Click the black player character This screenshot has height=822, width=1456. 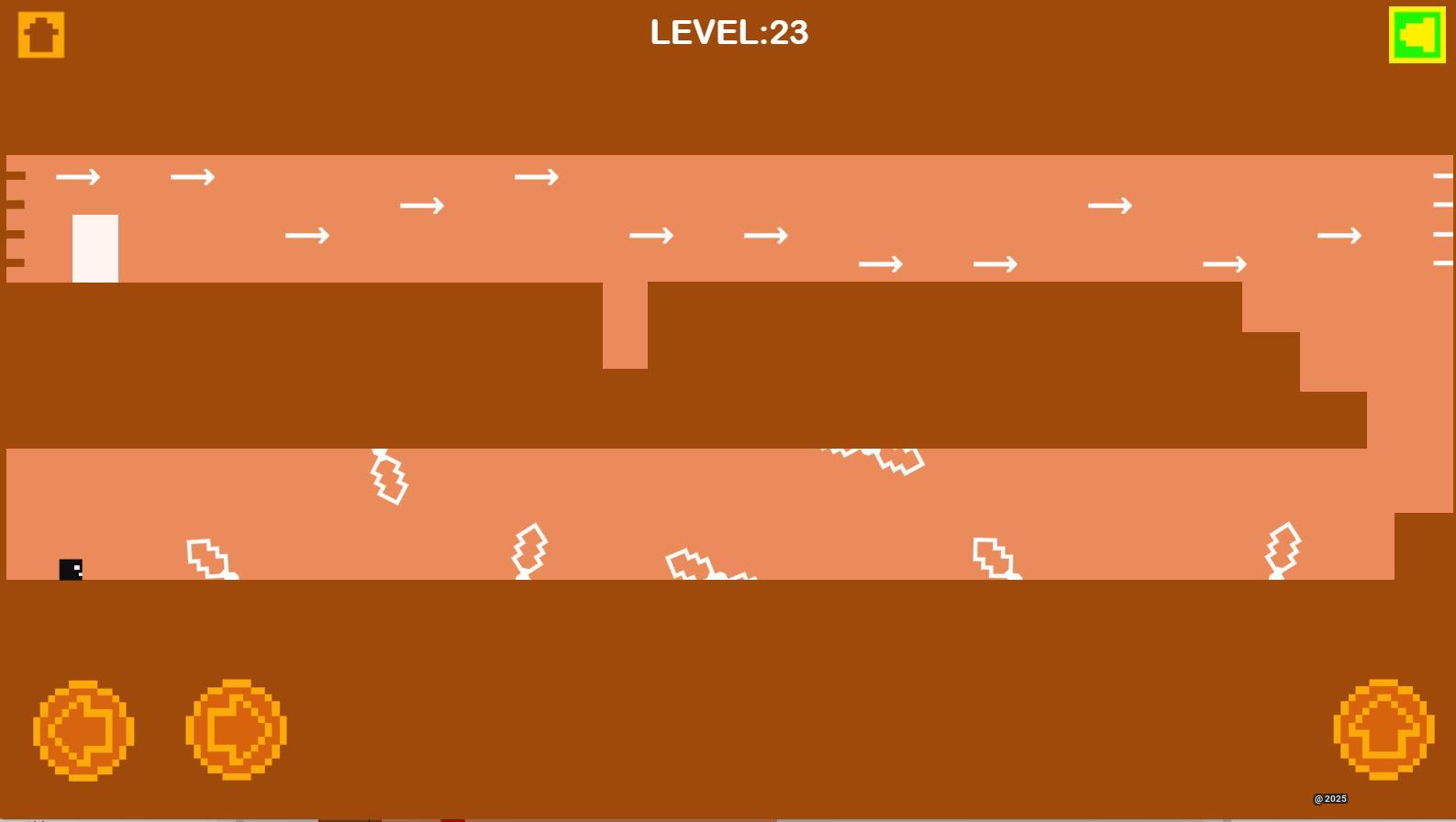(71, 569)
